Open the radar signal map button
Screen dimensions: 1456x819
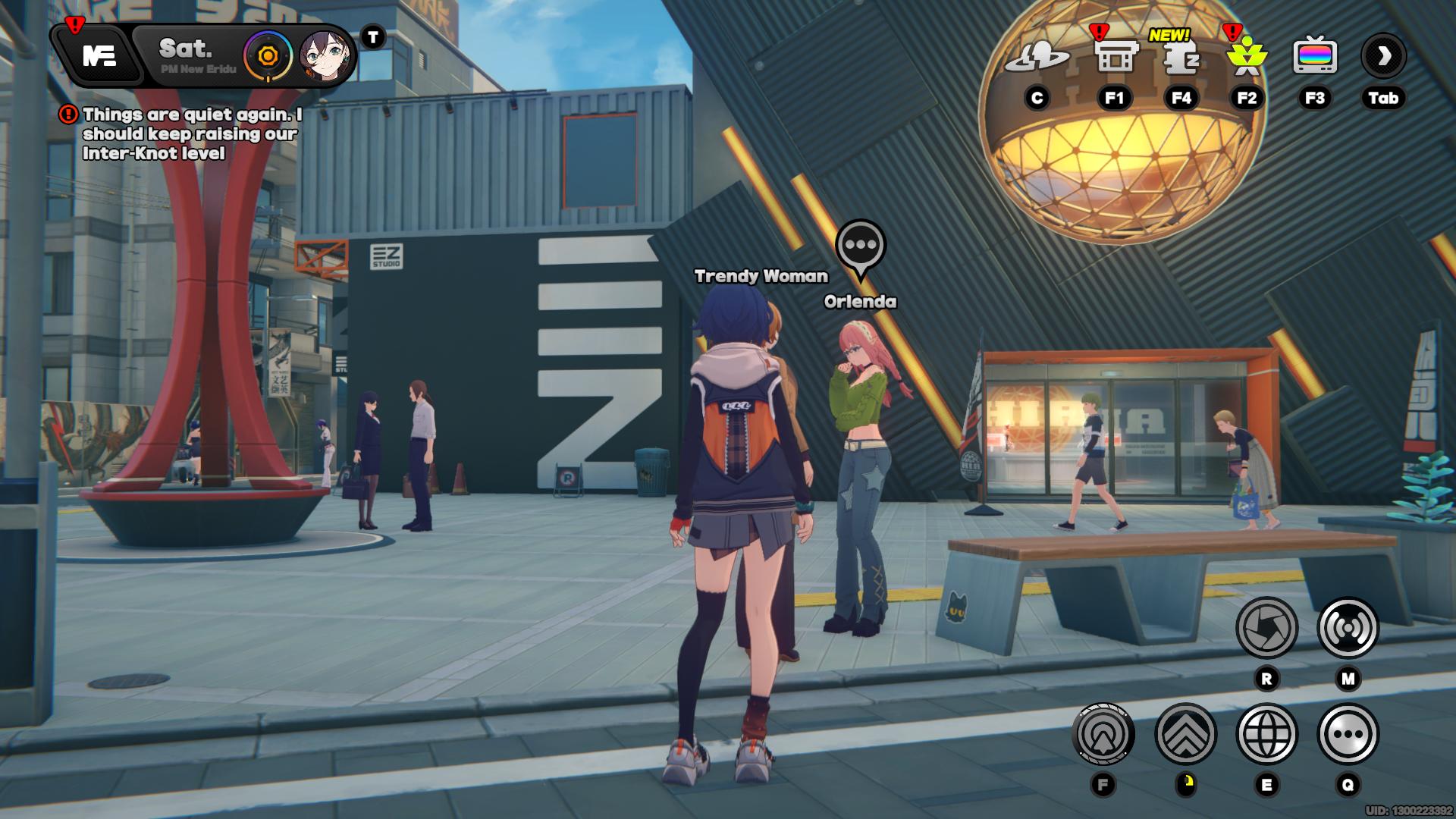[x=1348, y=628]
